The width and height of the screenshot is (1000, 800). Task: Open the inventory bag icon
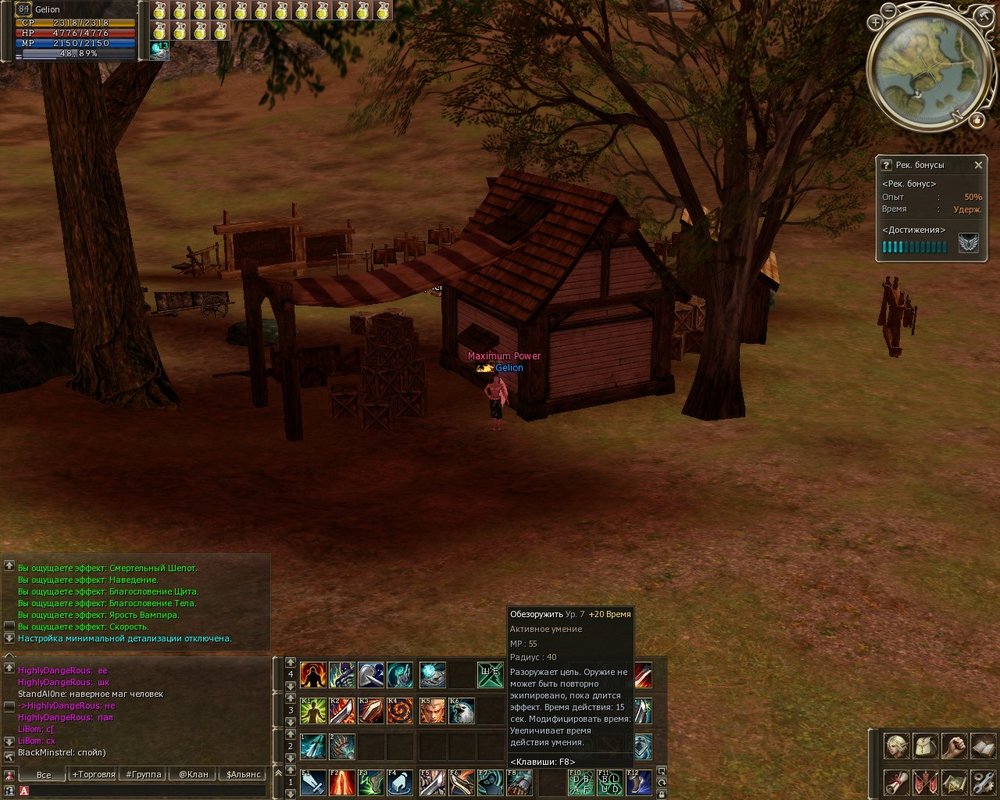click(925, 746)
